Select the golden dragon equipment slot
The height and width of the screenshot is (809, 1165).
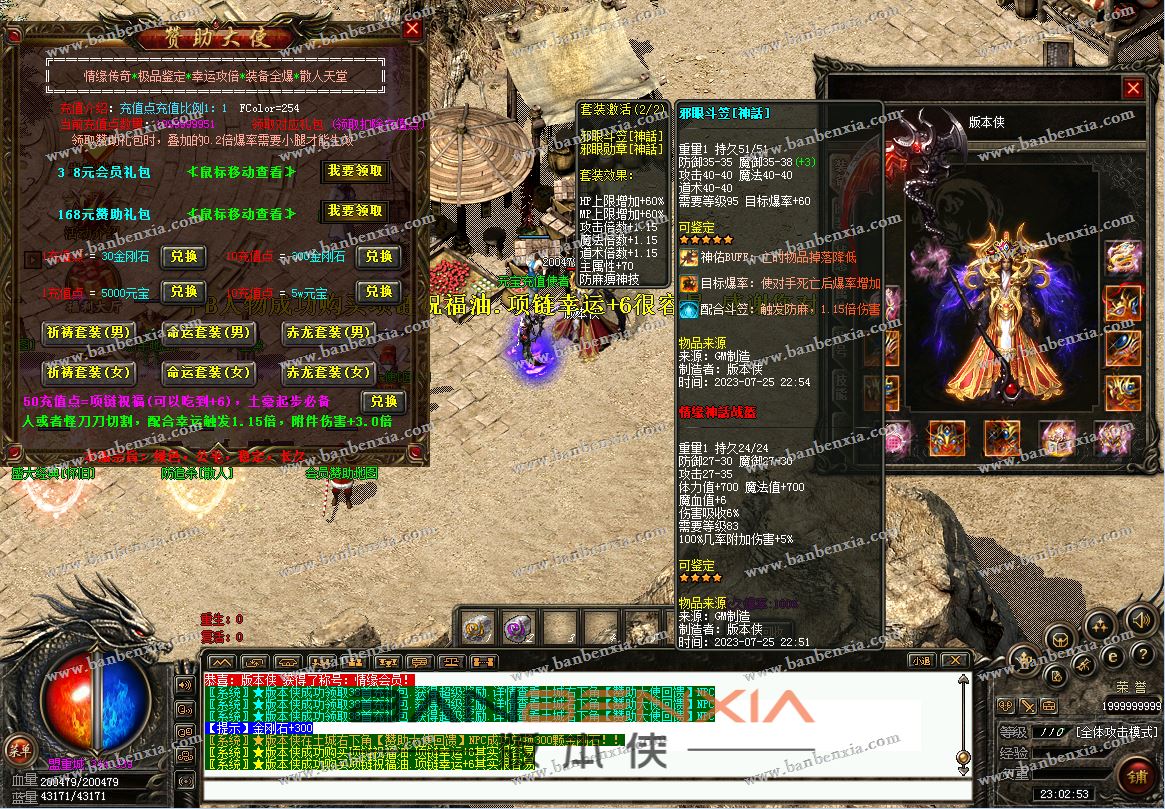[x=1122, y=257]
